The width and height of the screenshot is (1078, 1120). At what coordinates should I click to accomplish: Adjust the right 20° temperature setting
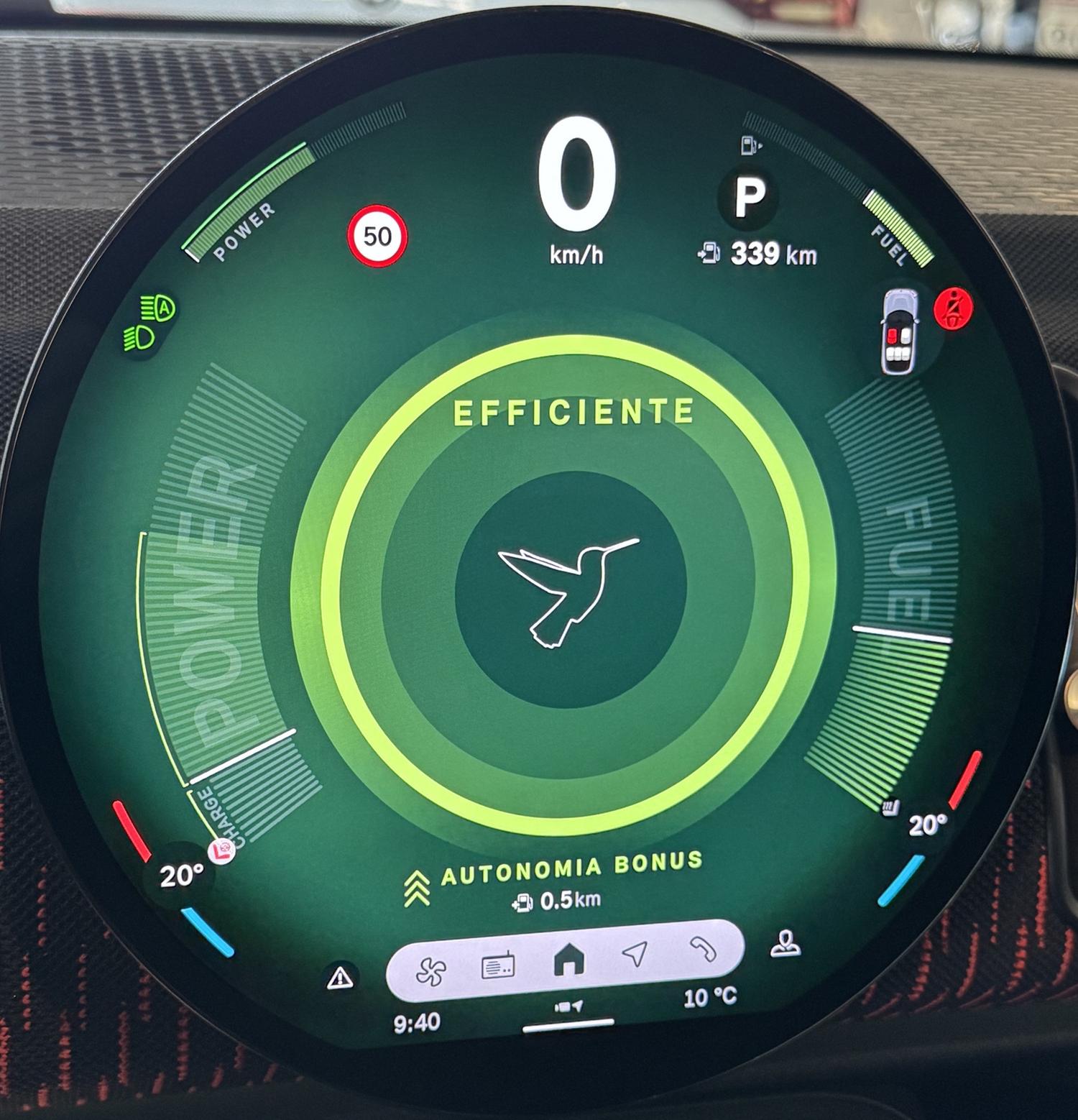926,825
